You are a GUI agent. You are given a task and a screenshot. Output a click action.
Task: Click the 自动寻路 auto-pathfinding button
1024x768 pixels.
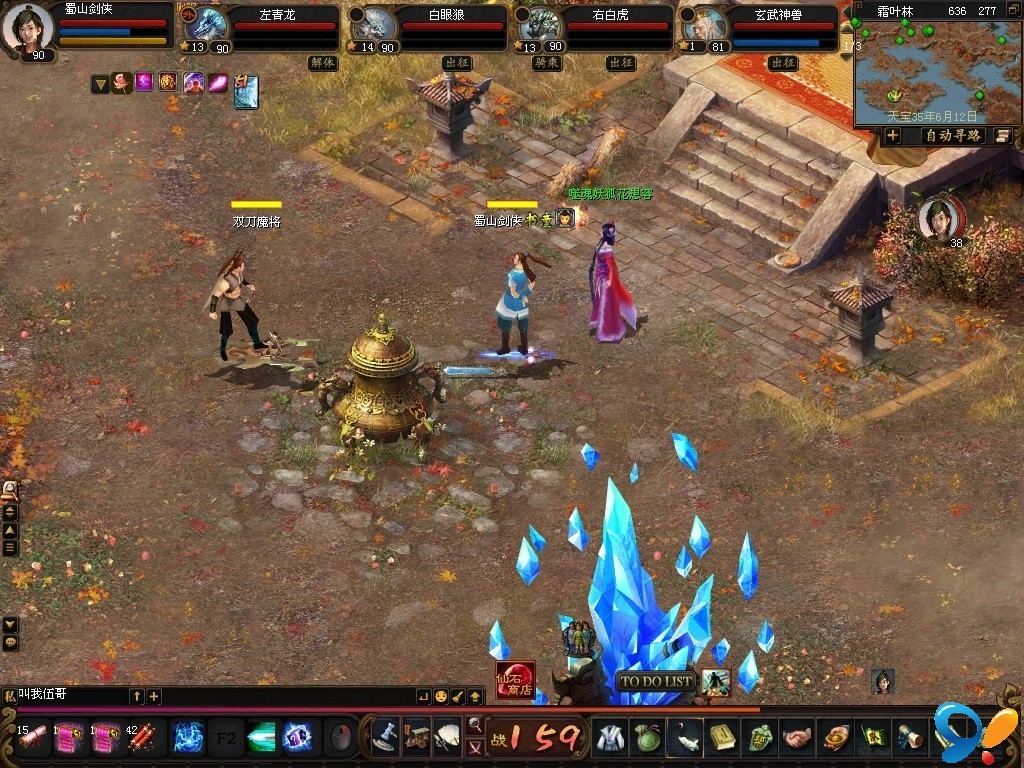pos(952,135)
